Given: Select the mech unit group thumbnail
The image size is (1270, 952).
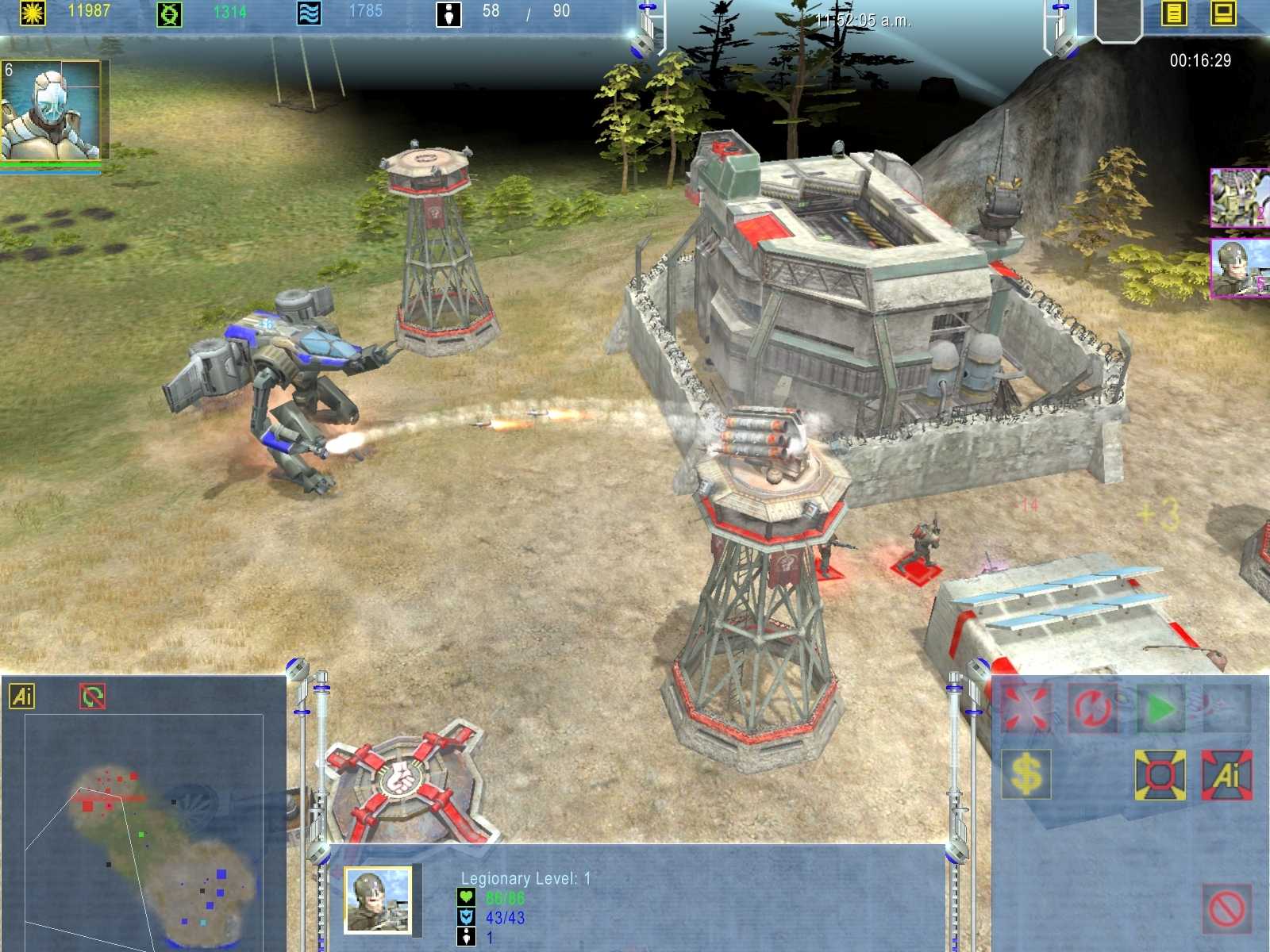Looking at the screenshot, I should (1239, 198).
